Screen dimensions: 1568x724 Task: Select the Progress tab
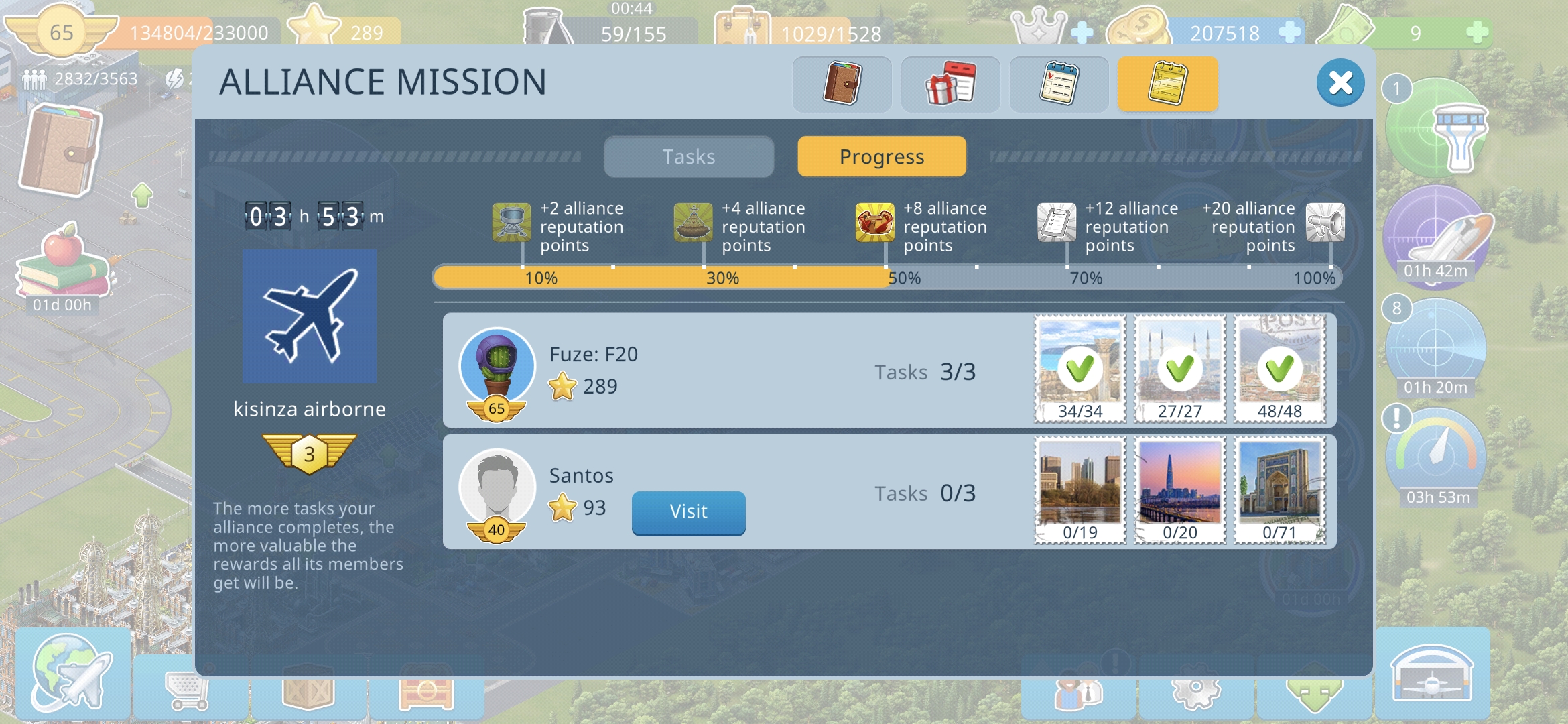[881, 157]
